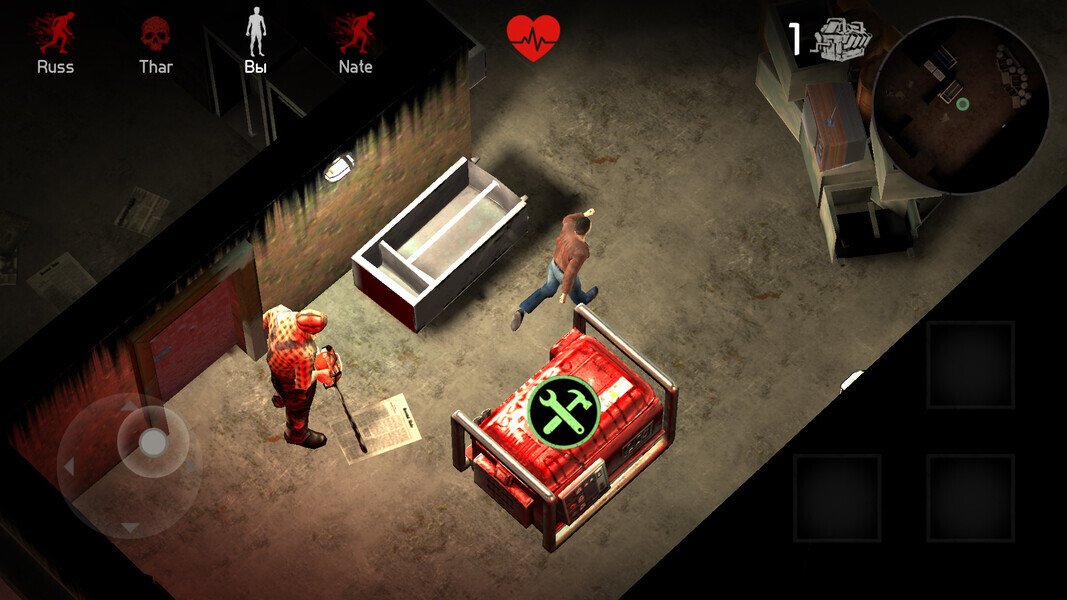Tap the generator objective counter icon
Screen dimensions: 1067x600
[x=843, y=40]
